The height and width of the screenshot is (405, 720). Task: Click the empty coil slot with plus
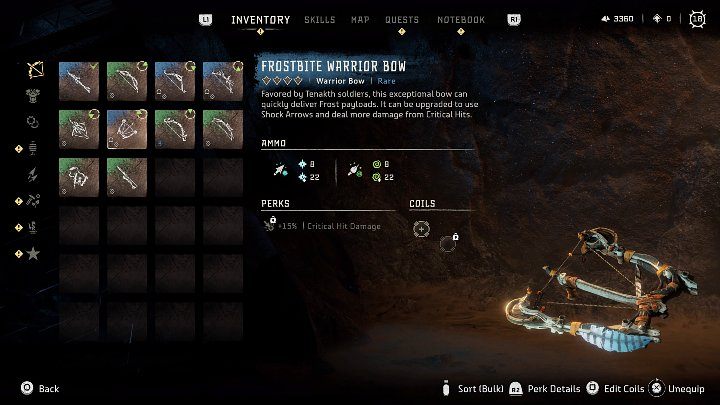coord(423,229)
